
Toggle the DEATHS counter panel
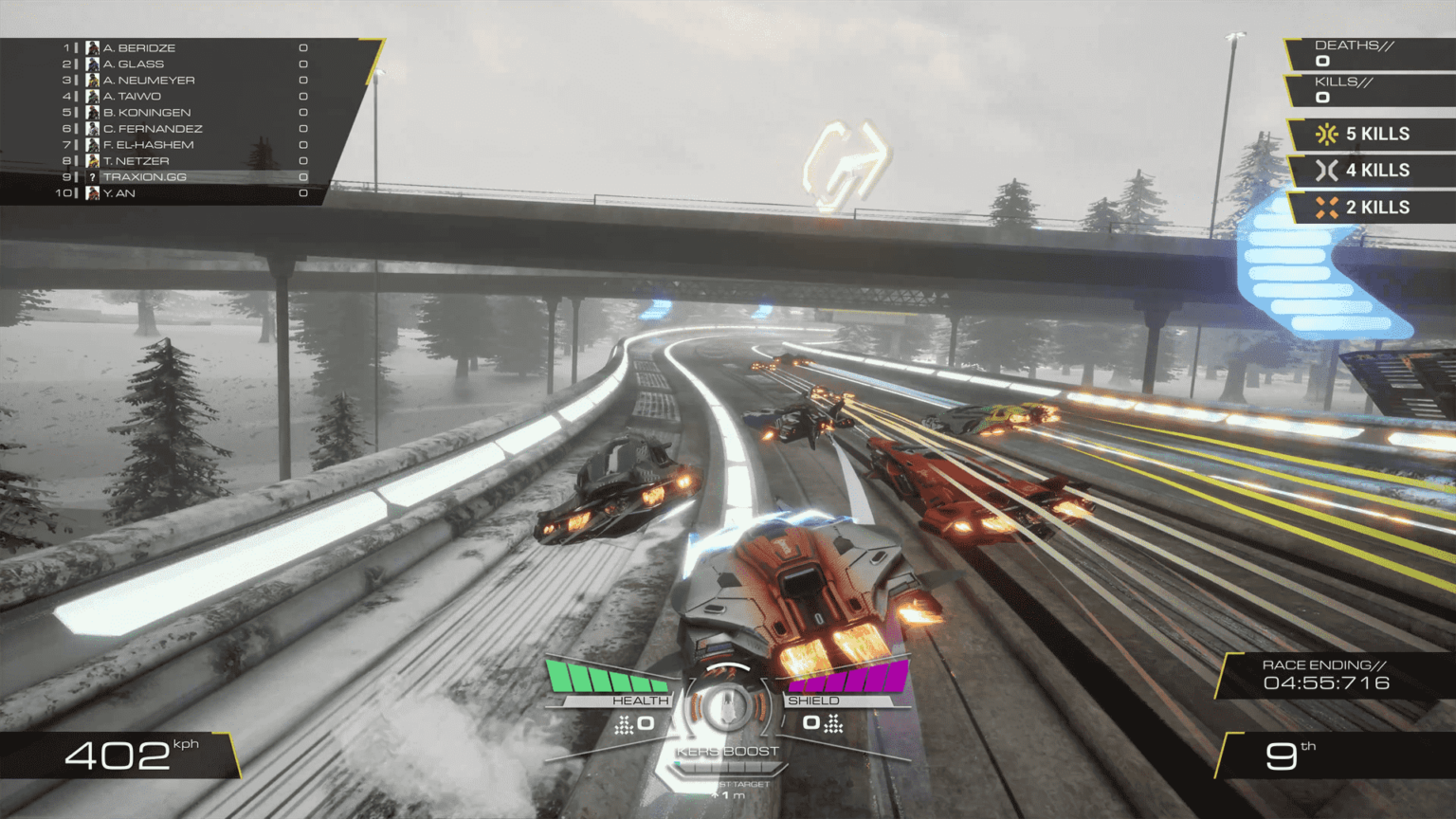point(1356,52)
